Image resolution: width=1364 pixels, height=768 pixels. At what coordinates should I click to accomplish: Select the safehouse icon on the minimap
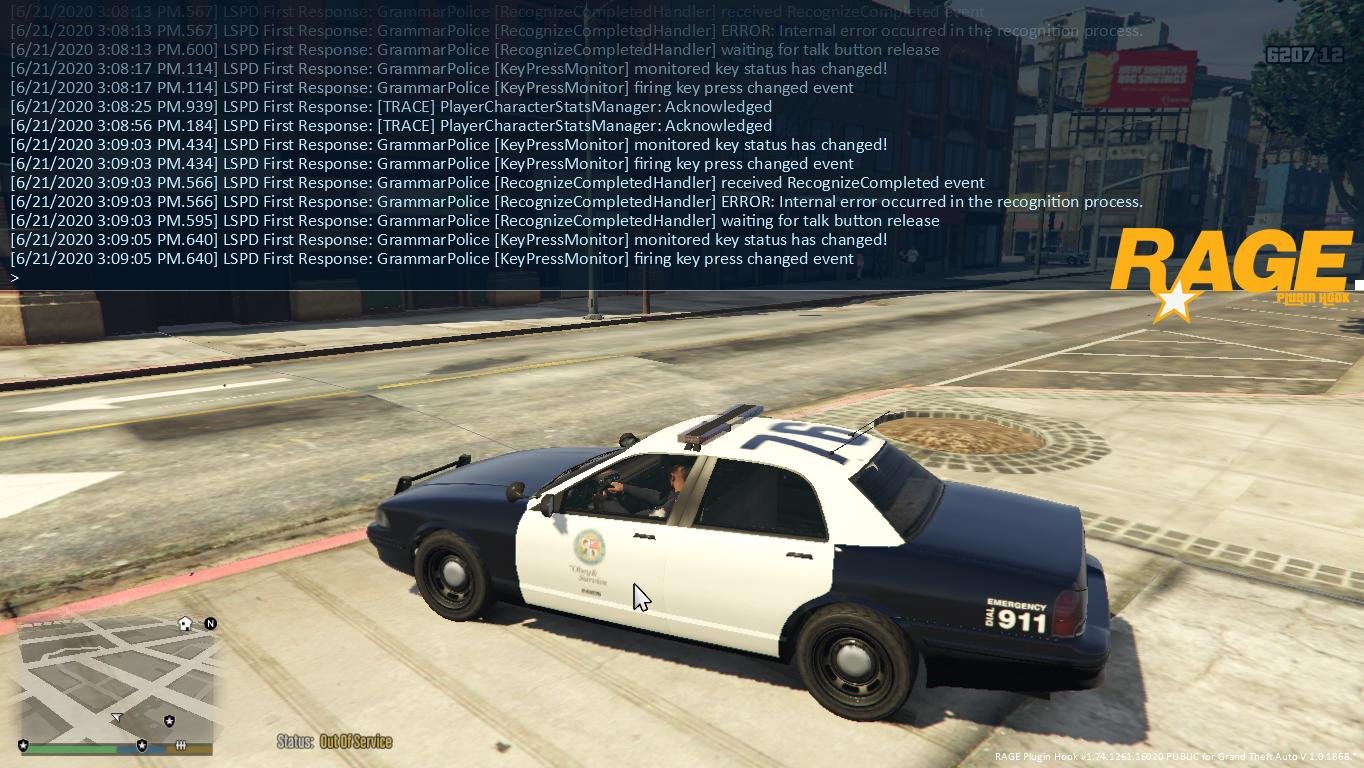click(185, 624)
